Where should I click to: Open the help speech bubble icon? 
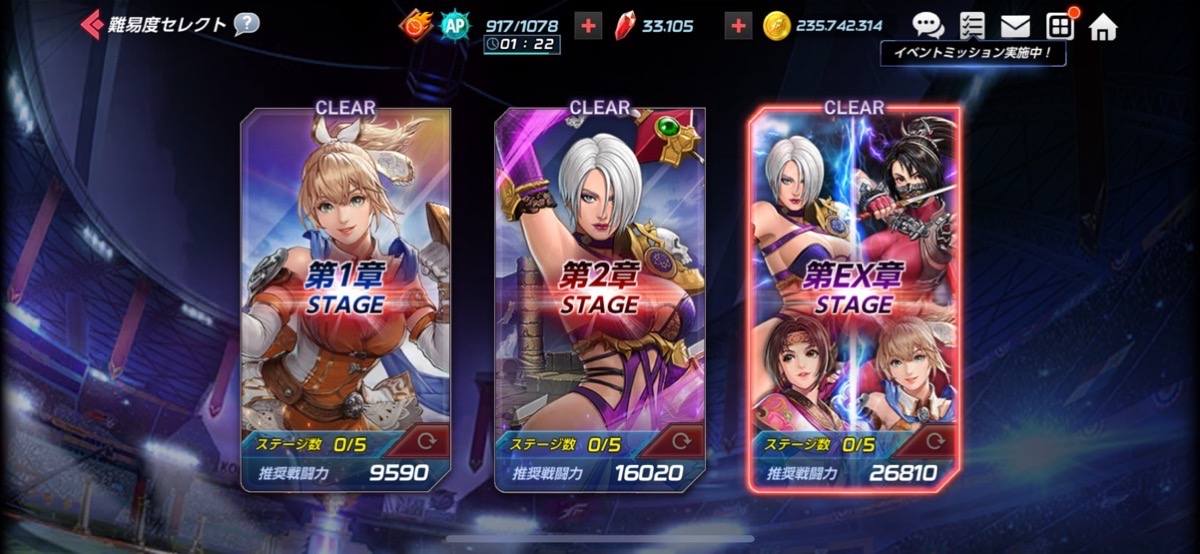point(246,24)
